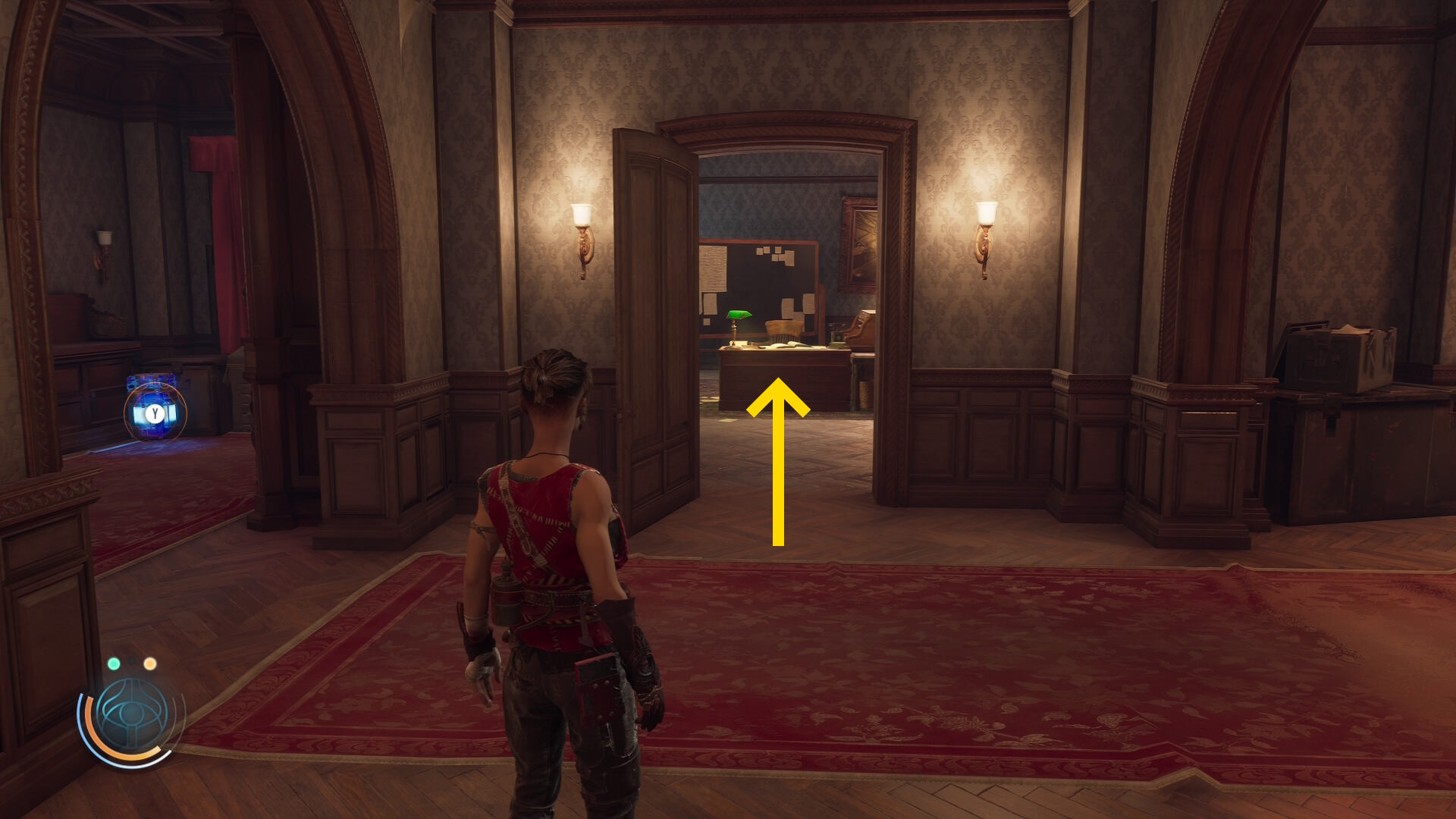Select the green dot above the emblem
Image resolution: width=1456 pixels, height=819 pixels.
point(114,664)
